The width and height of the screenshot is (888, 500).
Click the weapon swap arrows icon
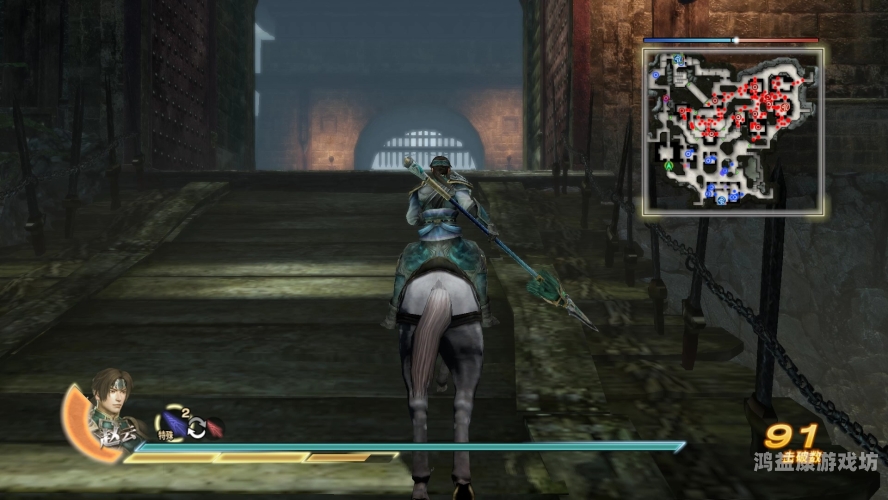coord(197,428)
